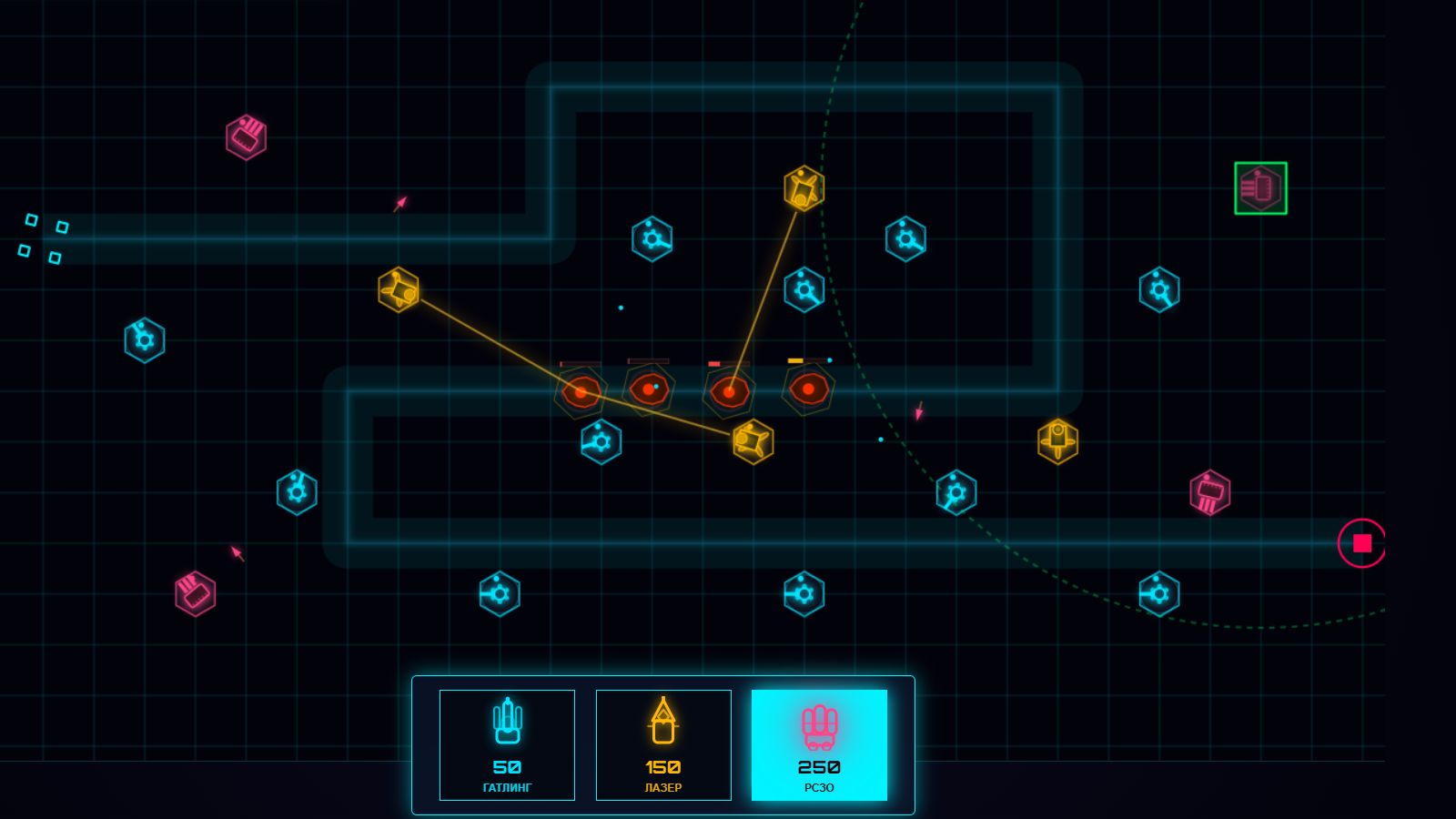Click the pink rocket tower on the right side

coord(1211,491)
